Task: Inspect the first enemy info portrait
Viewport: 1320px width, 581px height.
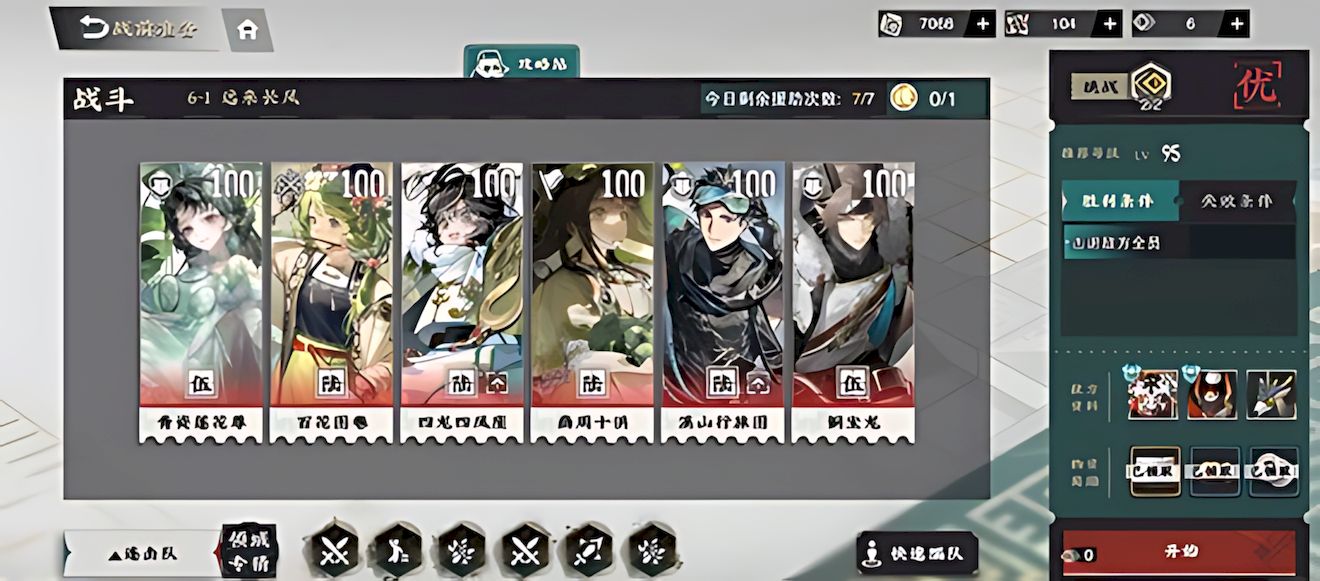Action: pos(1152,394)
